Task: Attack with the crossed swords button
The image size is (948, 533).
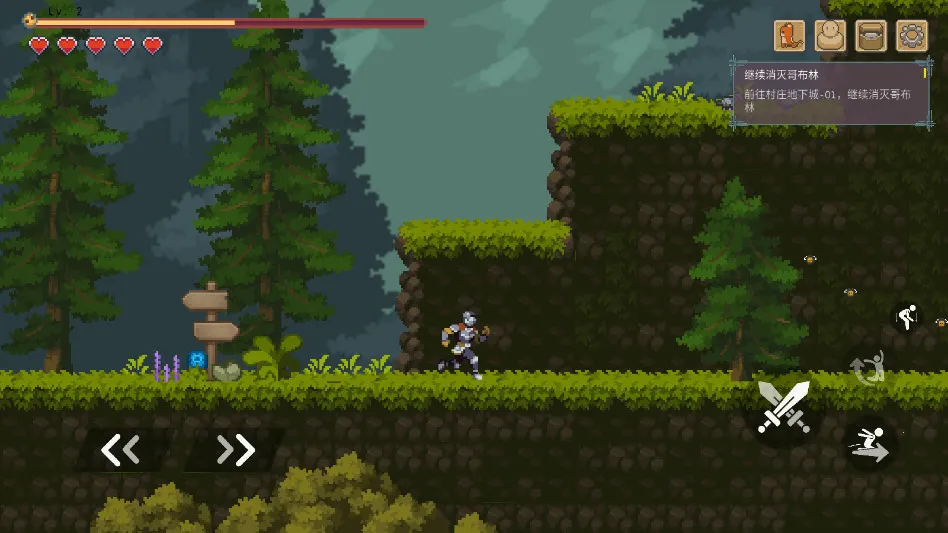Action: click(783, 407)
